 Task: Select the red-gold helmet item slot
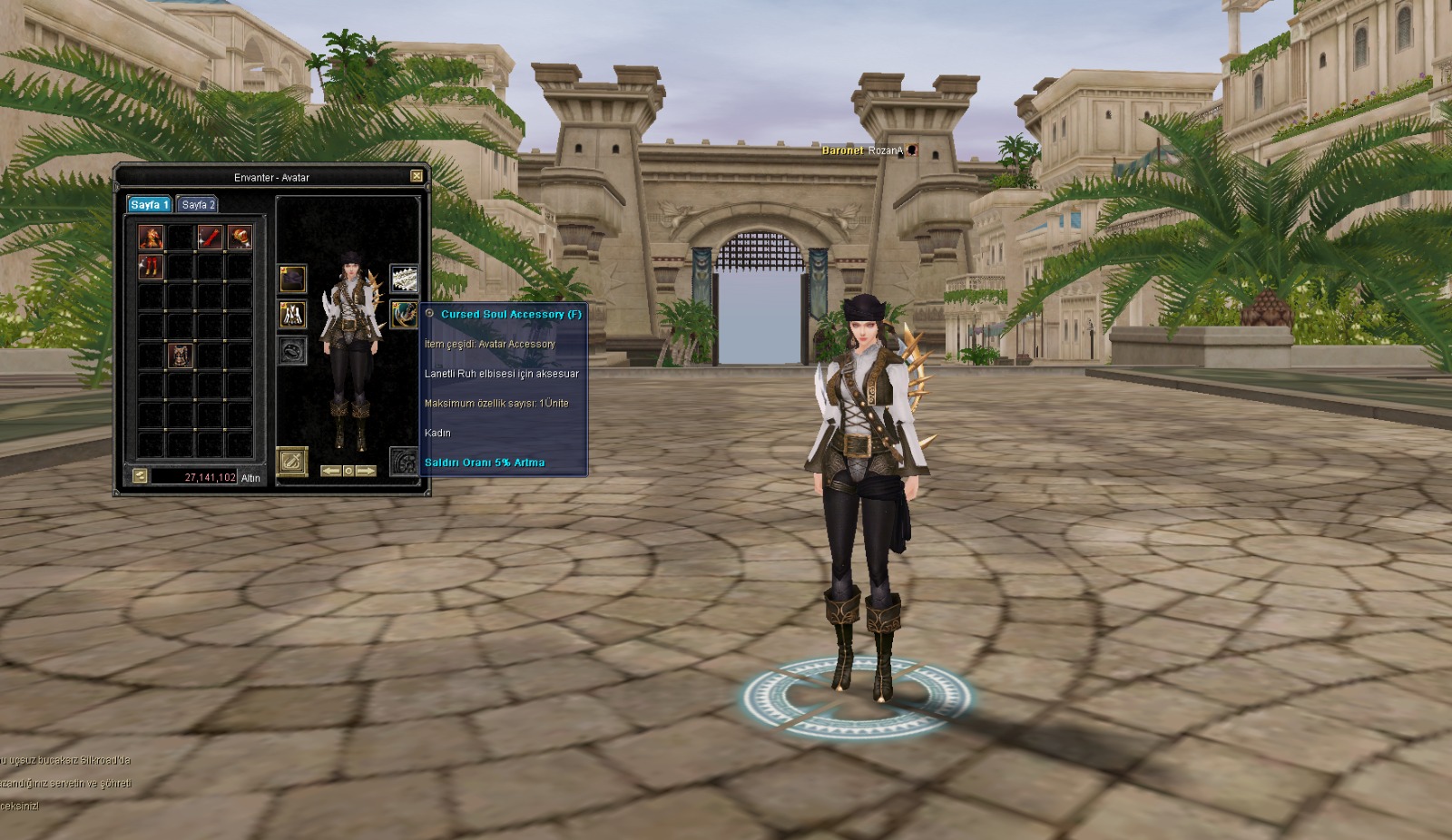pos(240,238)
